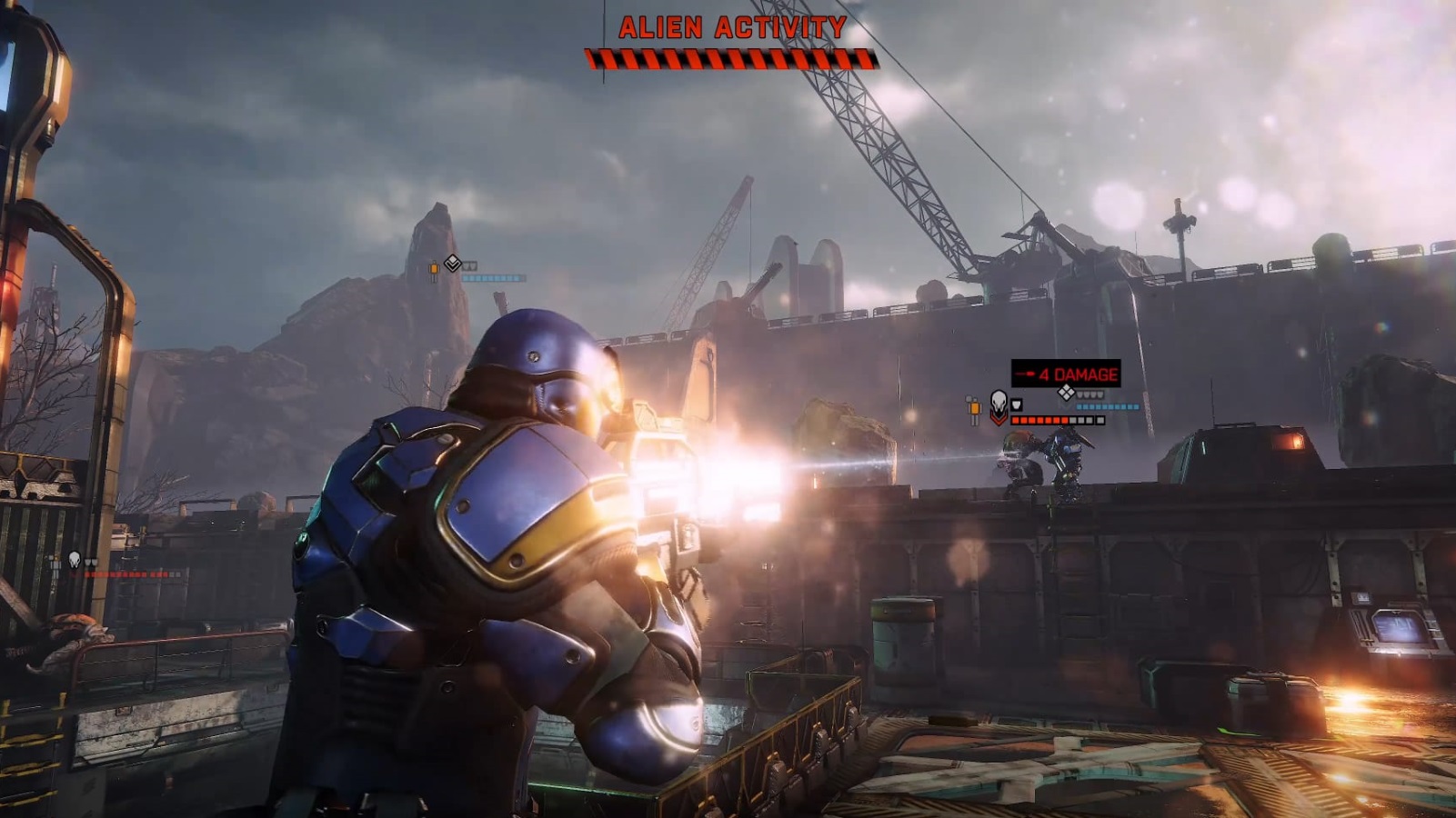1456x818 pixels.
Task: Click the grey action-point pips beside the diamond marker
Action: [x=1089, y=395]
